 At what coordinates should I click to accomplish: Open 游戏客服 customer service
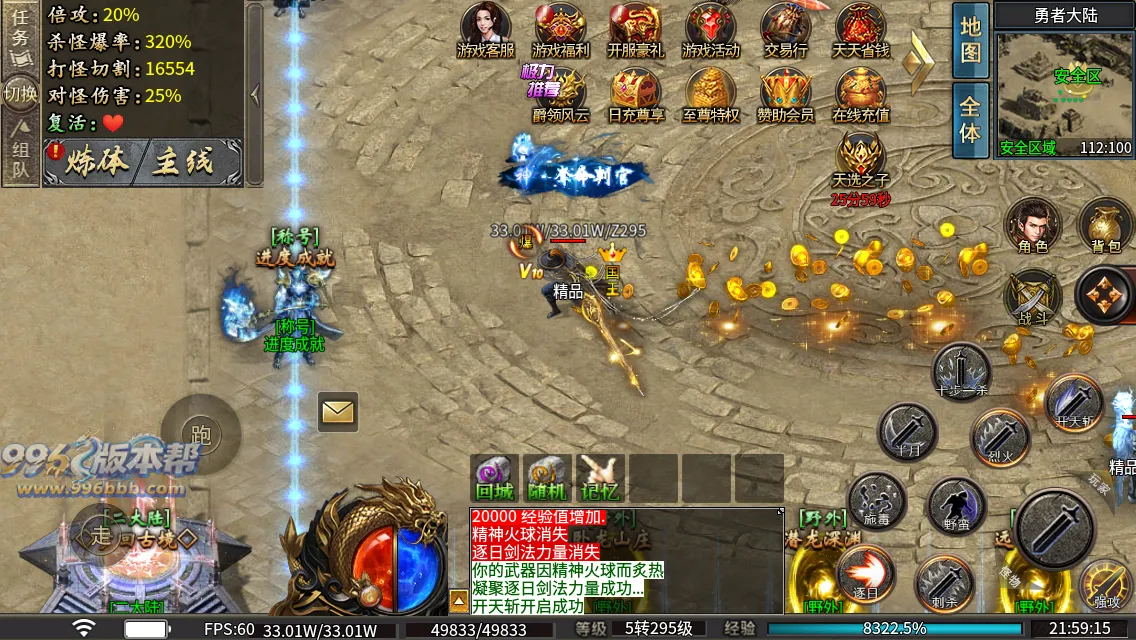(486, 29)
